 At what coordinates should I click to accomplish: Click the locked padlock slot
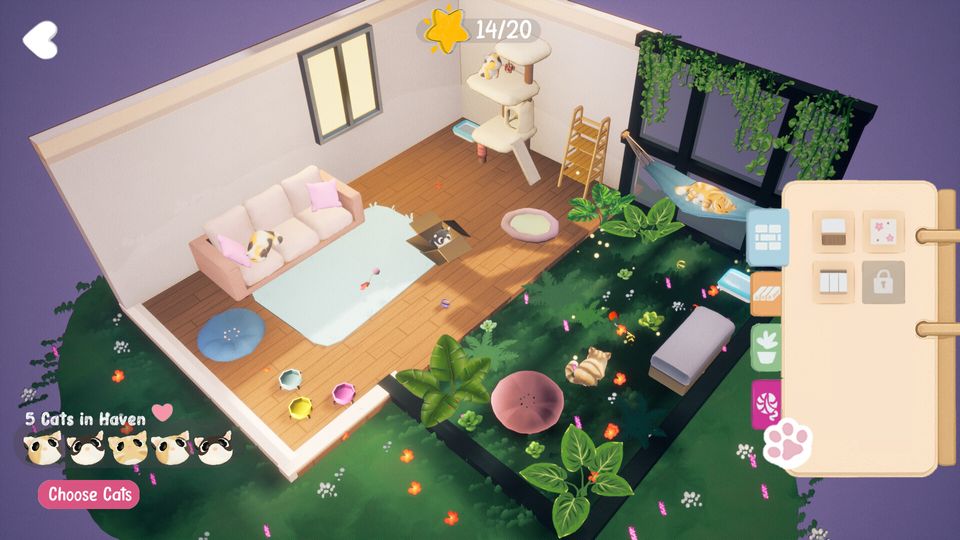pos(883,282)
